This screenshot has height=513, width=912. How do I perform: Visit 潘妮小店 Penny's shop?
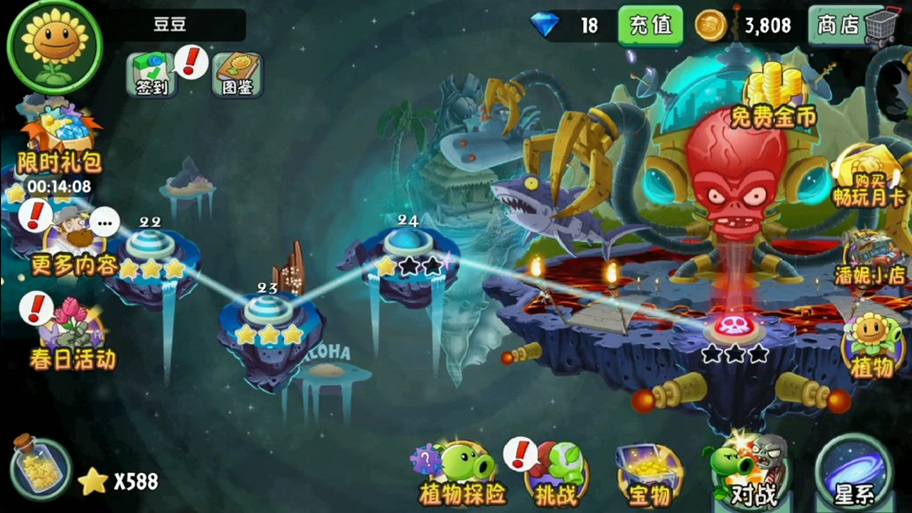pyautogui.click(x=870, y=258)
